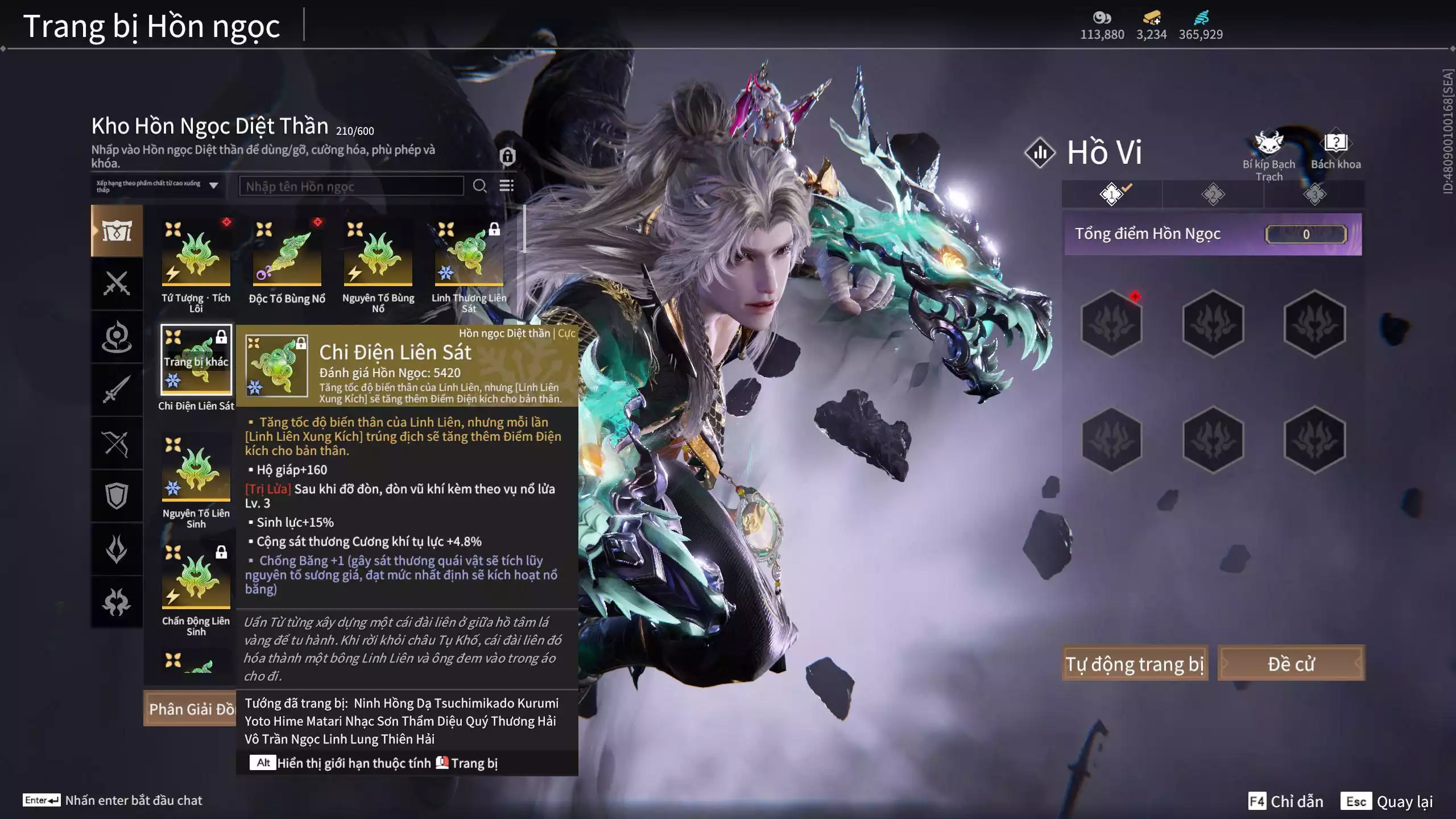The image size is (1456, 819).
Task: Open the Bách khoa encyclopedia
Action: 1335,151
